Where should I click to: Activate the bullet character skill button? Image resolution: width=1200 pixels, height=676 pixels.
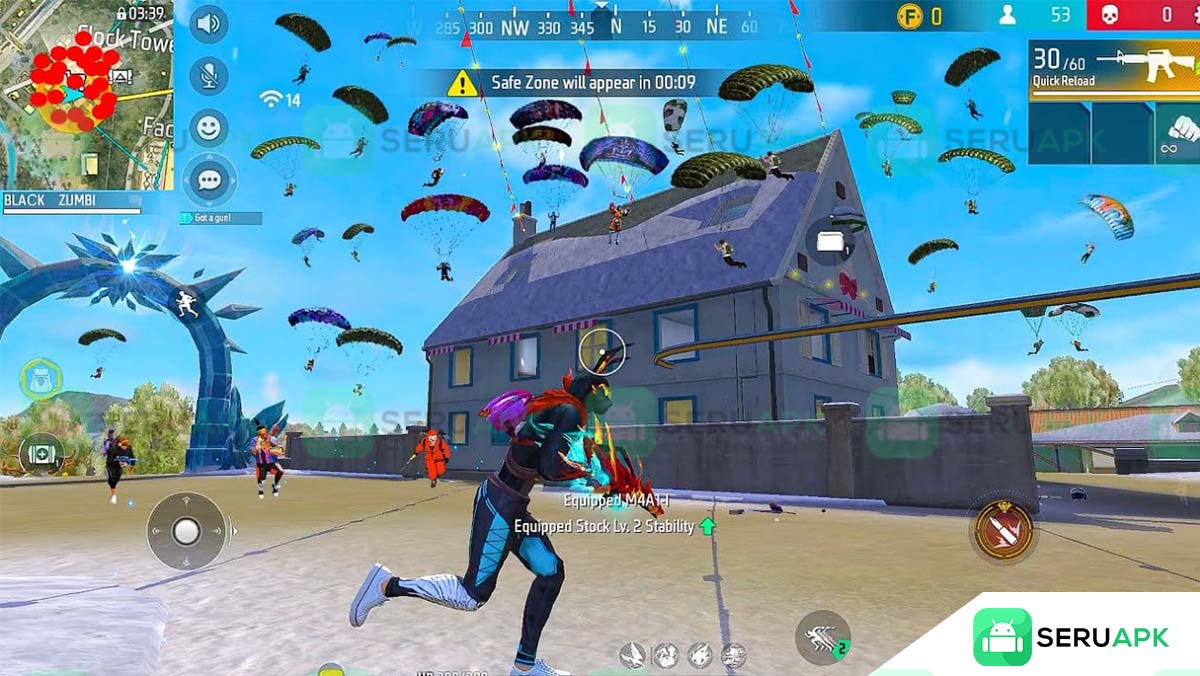point(1003,528)
